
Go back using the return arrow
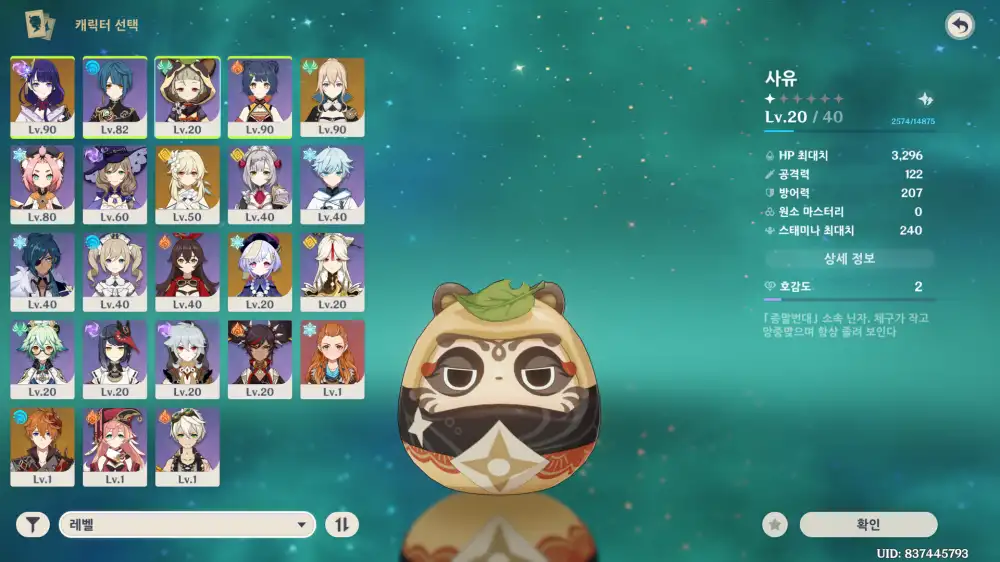[x=959, y=26]
